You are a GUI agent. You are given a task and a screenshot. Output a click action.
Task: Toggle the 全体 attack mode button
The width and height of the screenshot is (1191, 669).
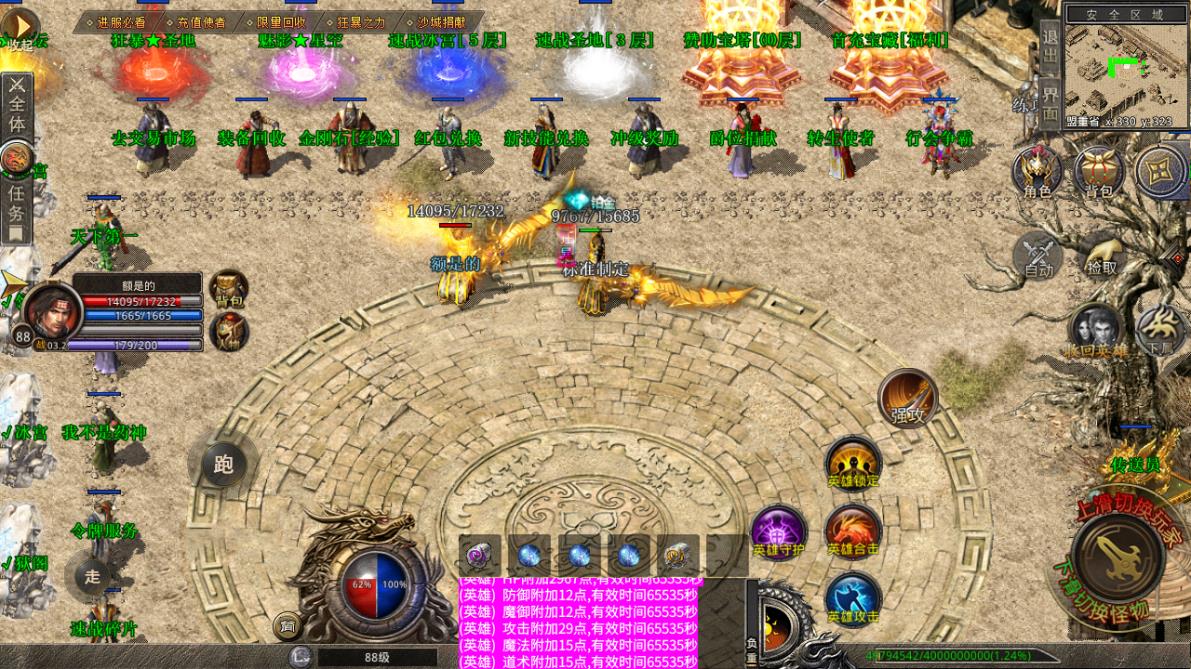[17, 105]
